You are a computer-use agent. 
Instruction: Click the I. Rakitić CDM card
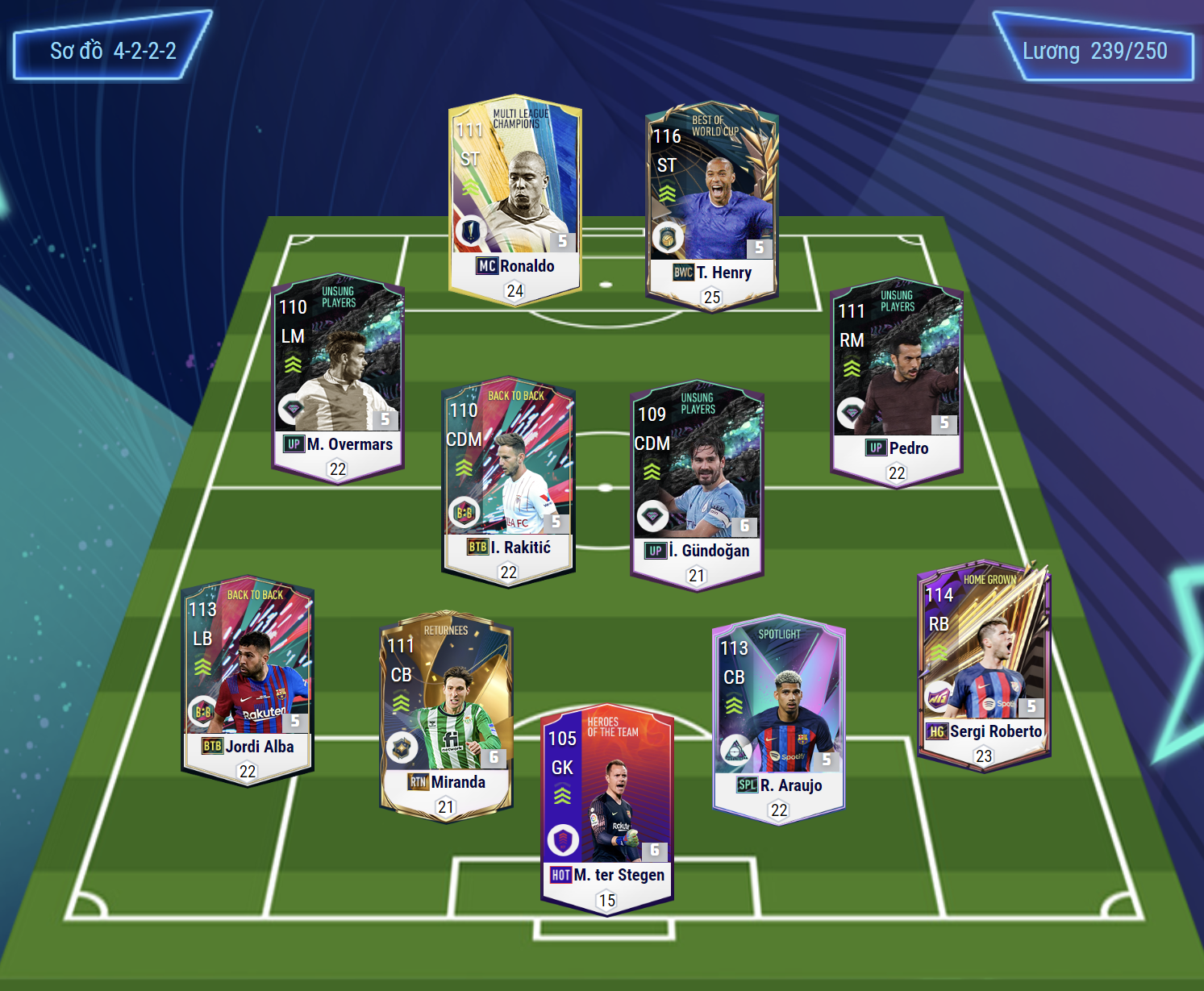click(508, 481)
